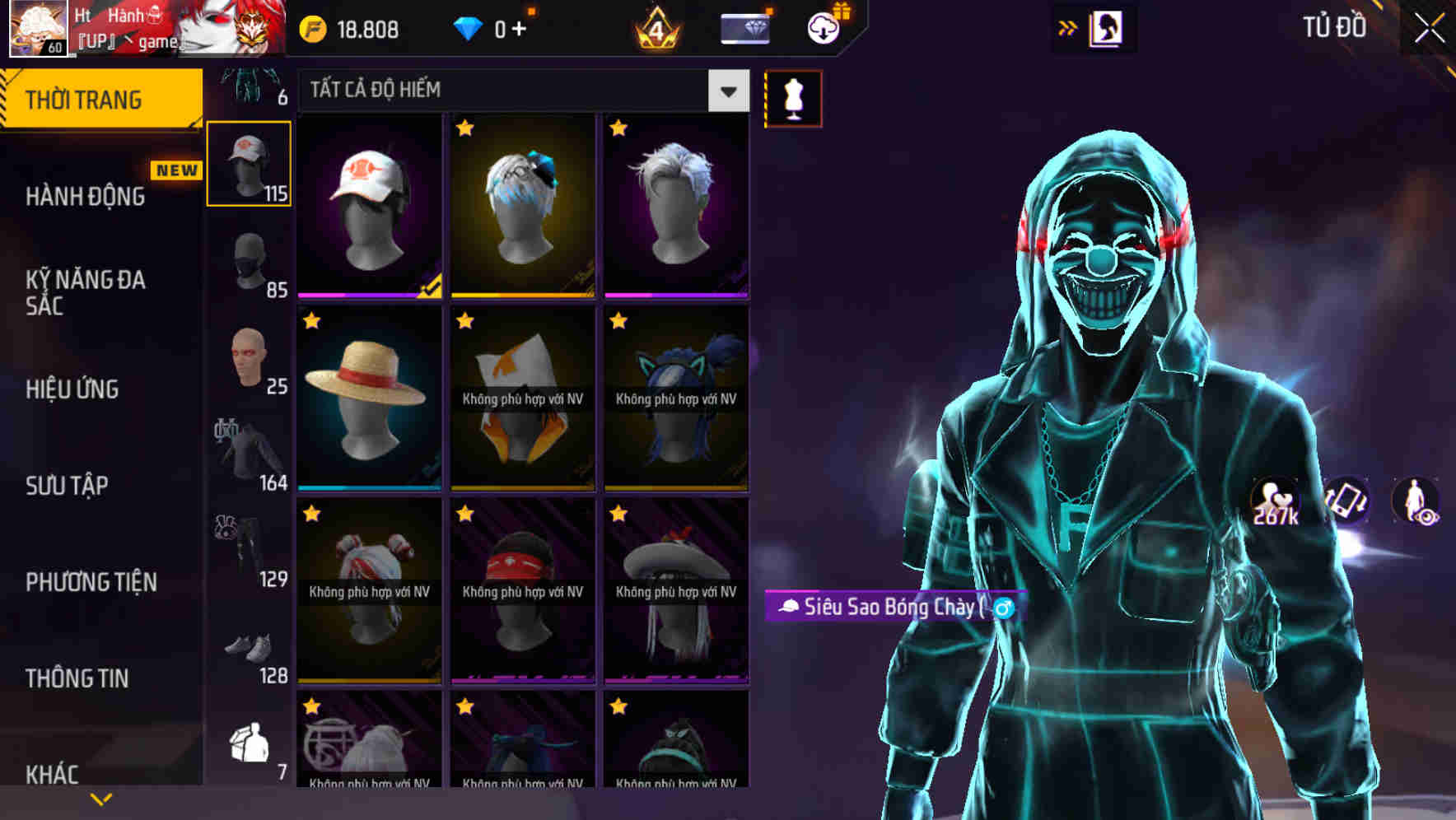This screenshot has height=820, width=1456.
Task: Select the mask category showing 85
Action: click(x=249, y=262)
